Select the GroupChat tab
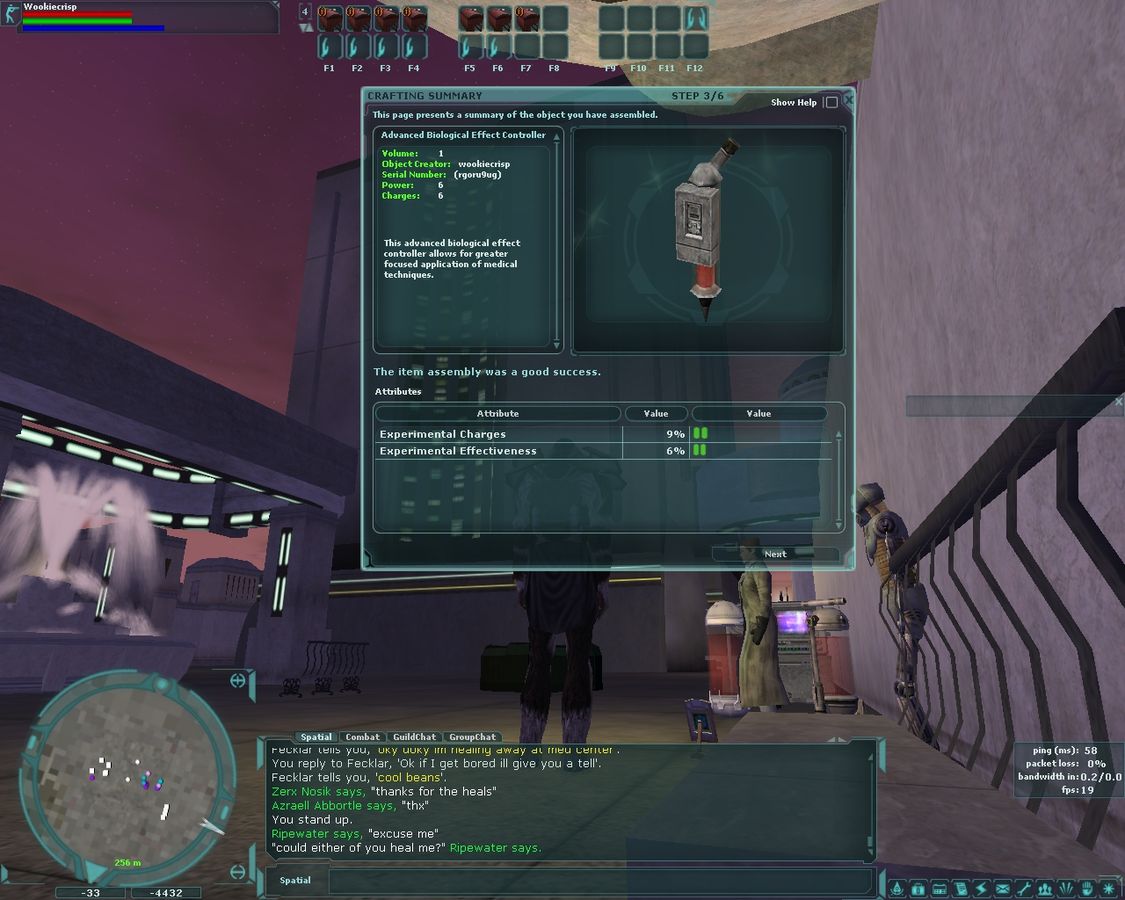Image resolution: width=1125 pixels, height=900 pixels. 472,737
